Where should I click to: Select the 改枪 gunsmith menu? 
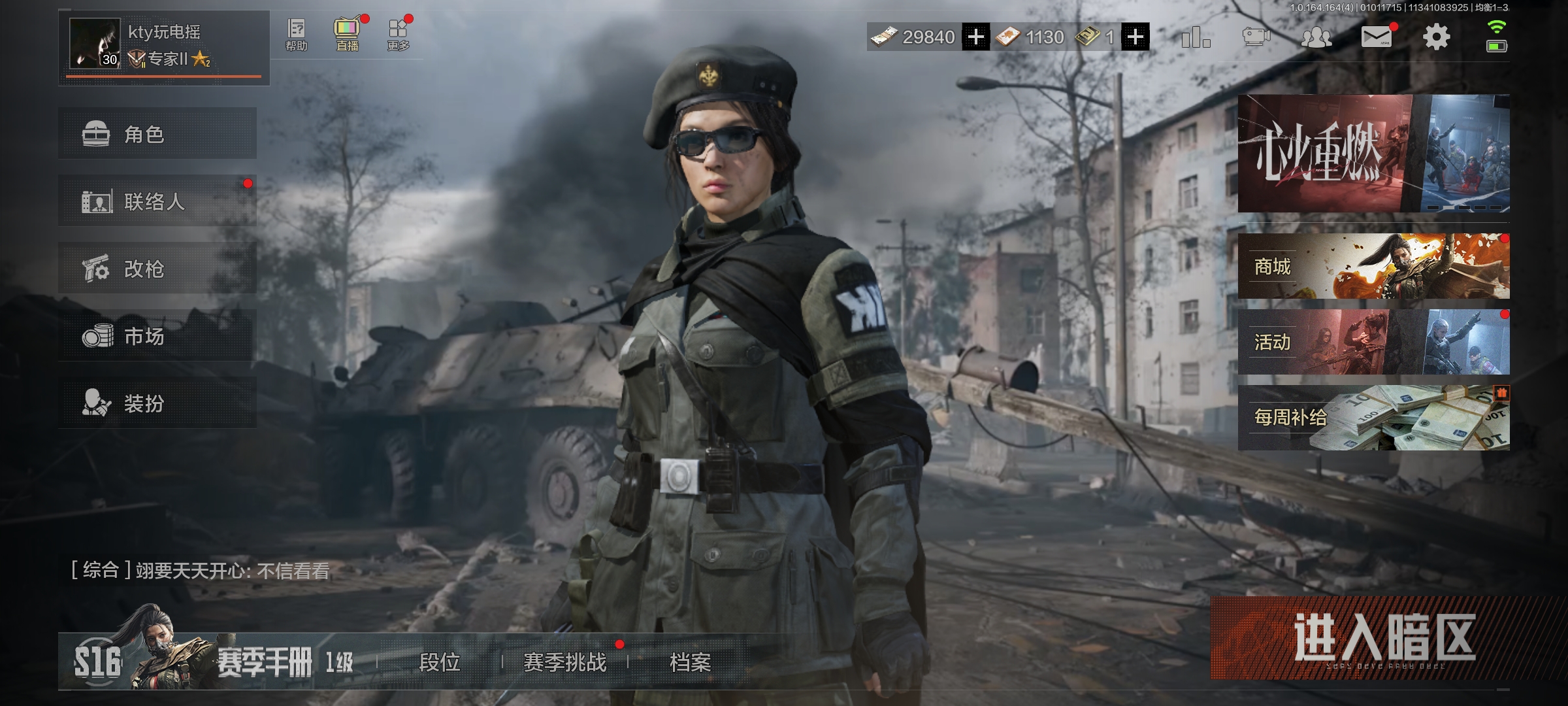(x=157, y=269)
